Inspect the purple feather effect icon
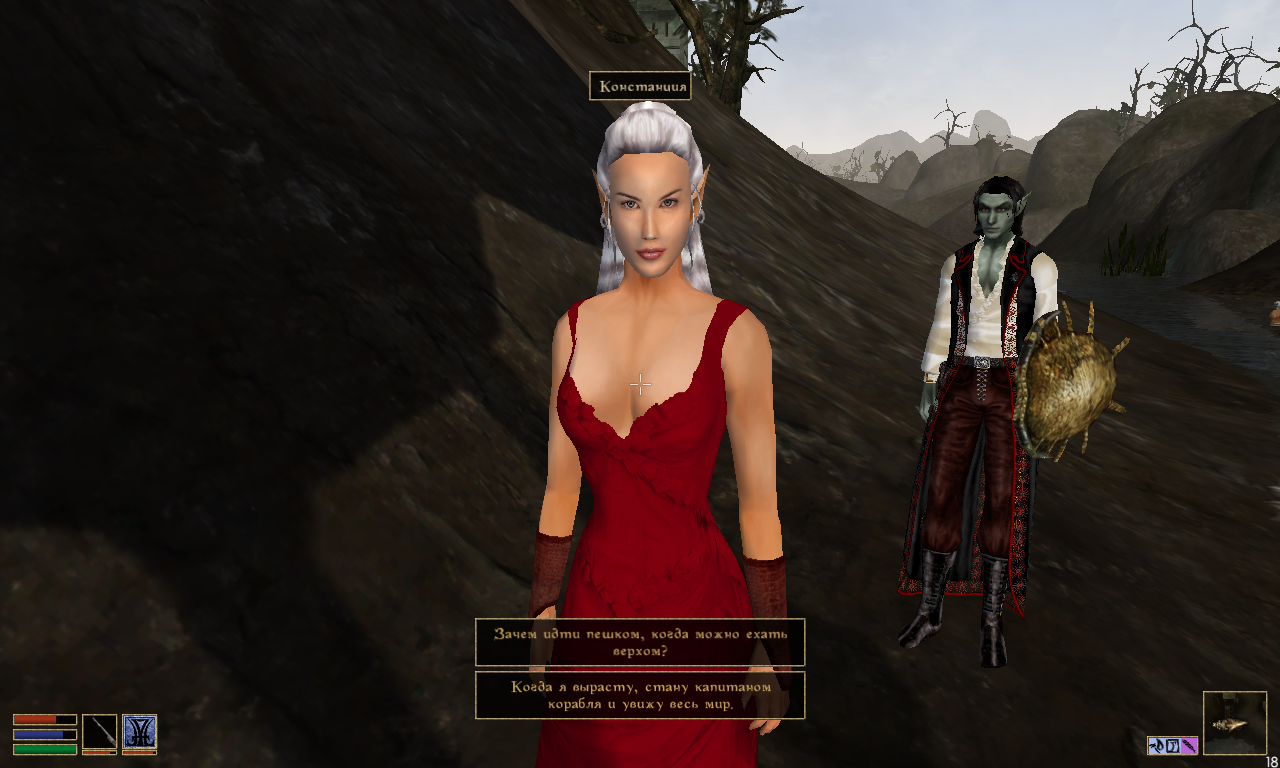The height and width of the screenshot is (768, 1280). pos(1190,745)
